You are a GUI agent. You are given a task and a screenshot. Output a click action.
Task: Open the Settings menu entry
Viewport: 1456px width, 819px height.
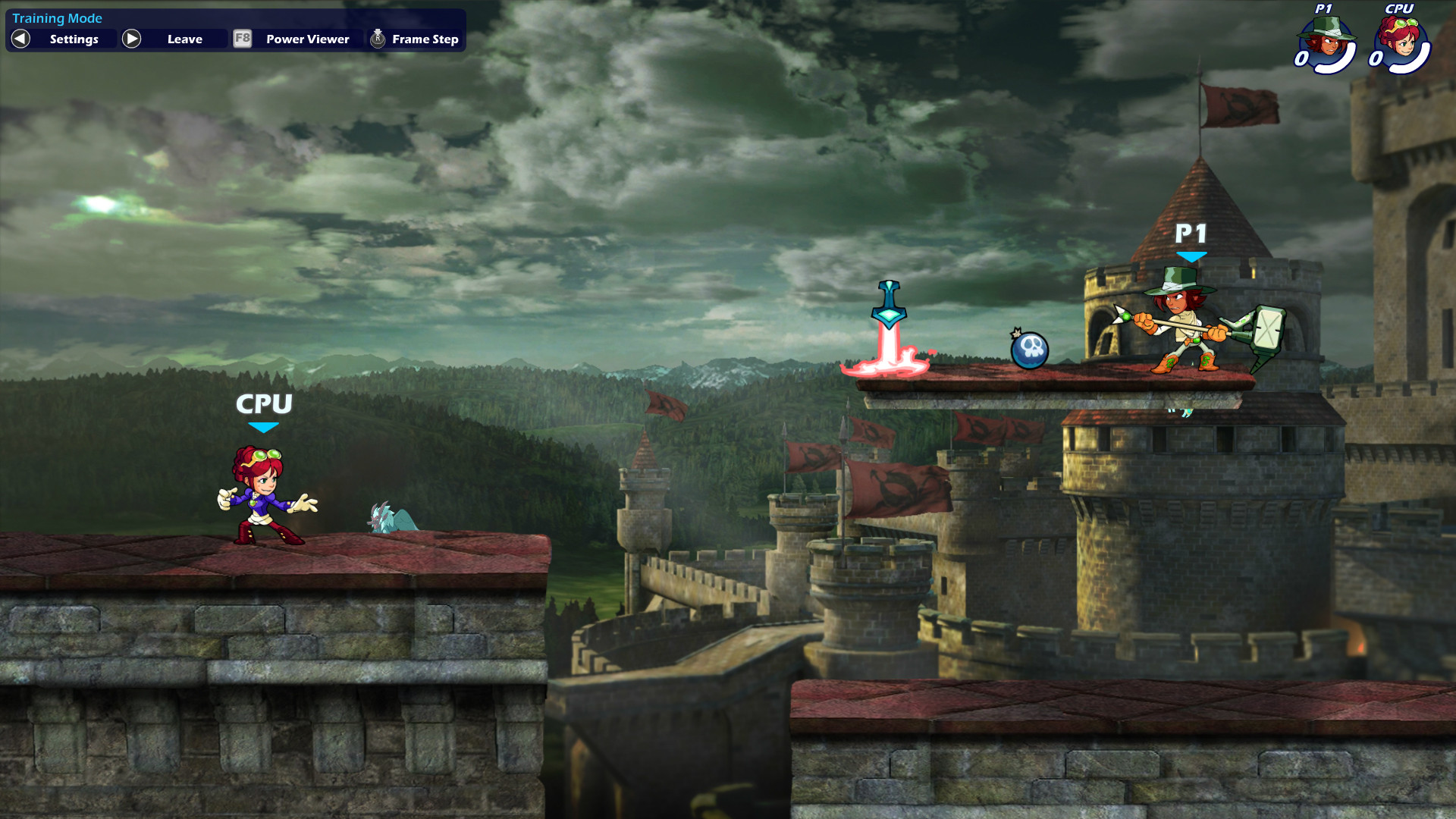click(74, 39)
